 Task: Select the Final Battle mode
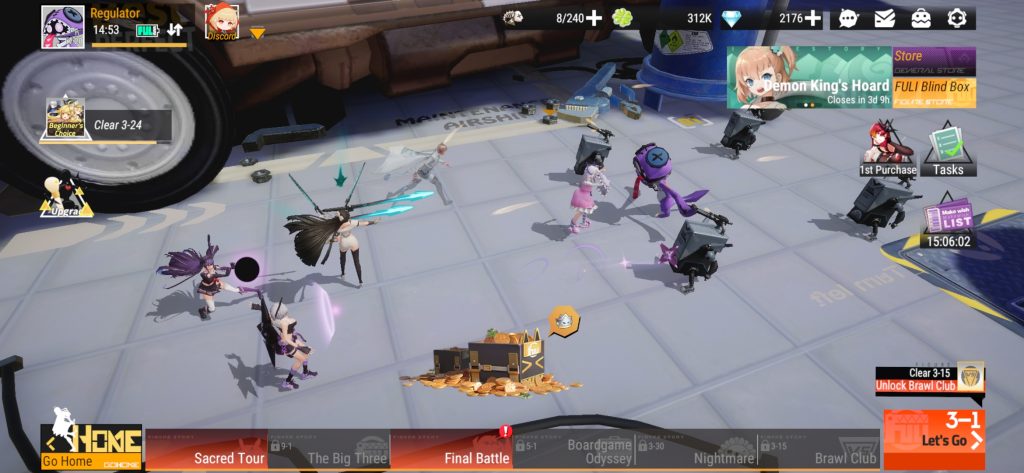click(x=452, y=451)
